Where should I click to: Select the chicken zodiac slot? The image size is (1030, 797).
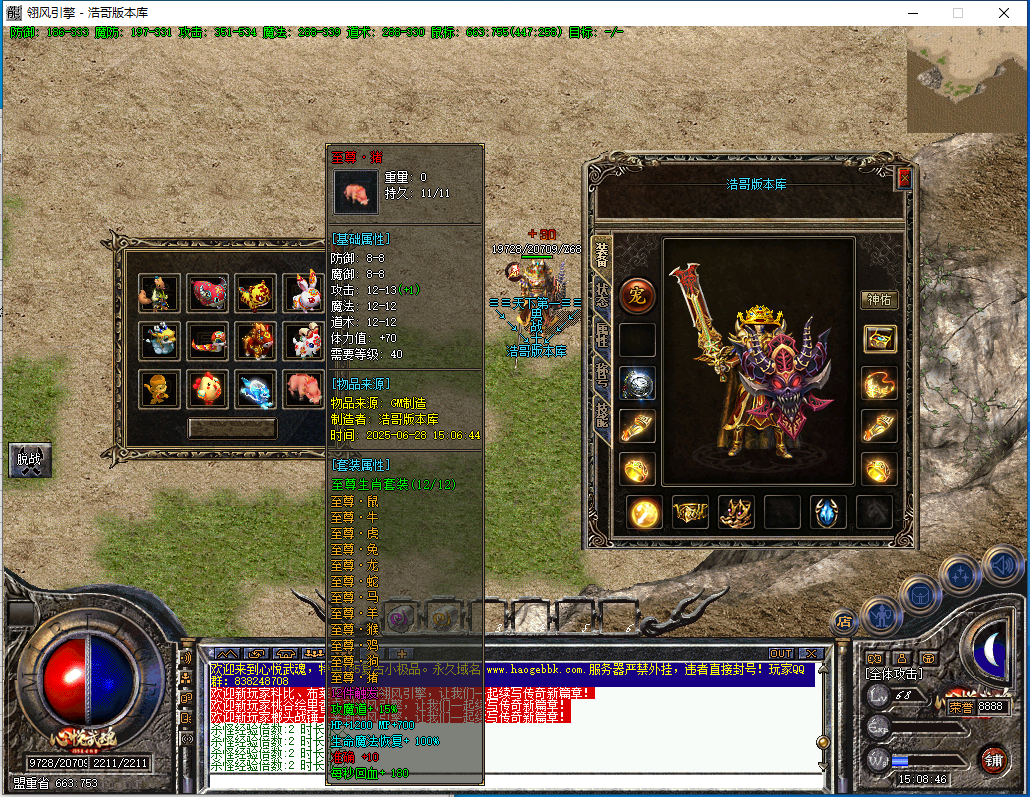pyautogui.click(x=207, y=389)
